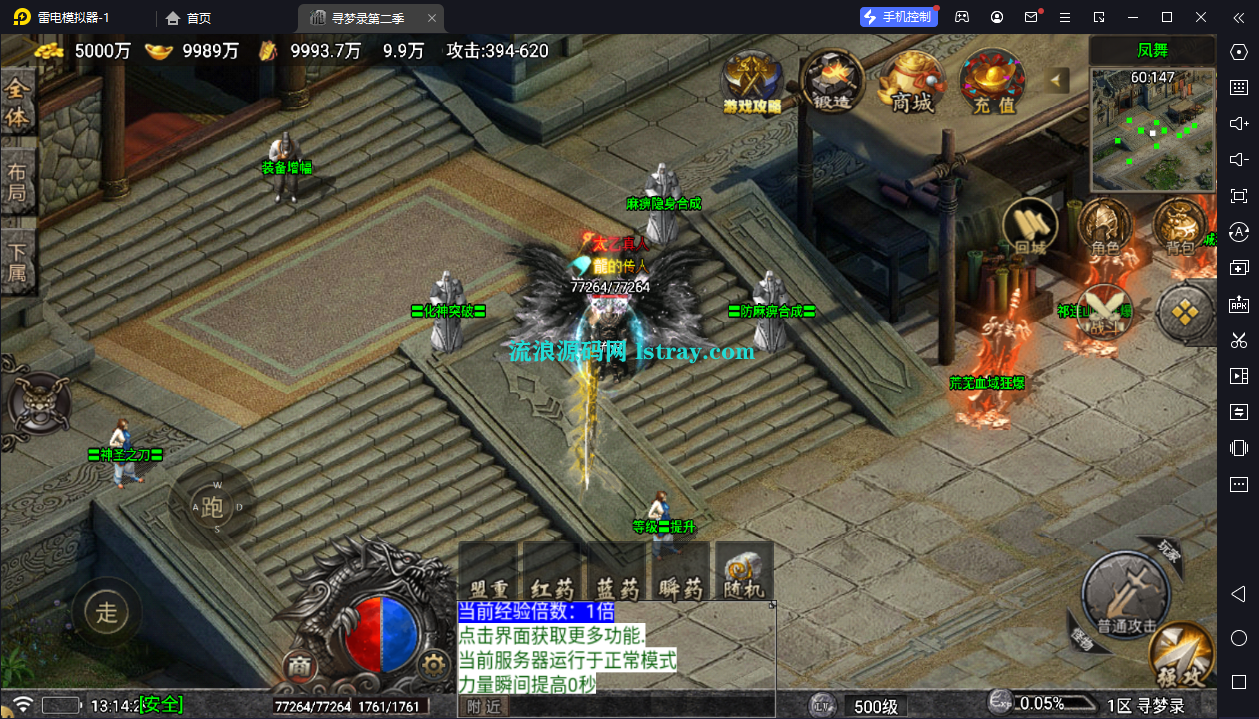Toggle the 战斗 crossed-swords battle button
Image resolution: width=1259 pixels, height=719 pixels.
(1104, 312)
